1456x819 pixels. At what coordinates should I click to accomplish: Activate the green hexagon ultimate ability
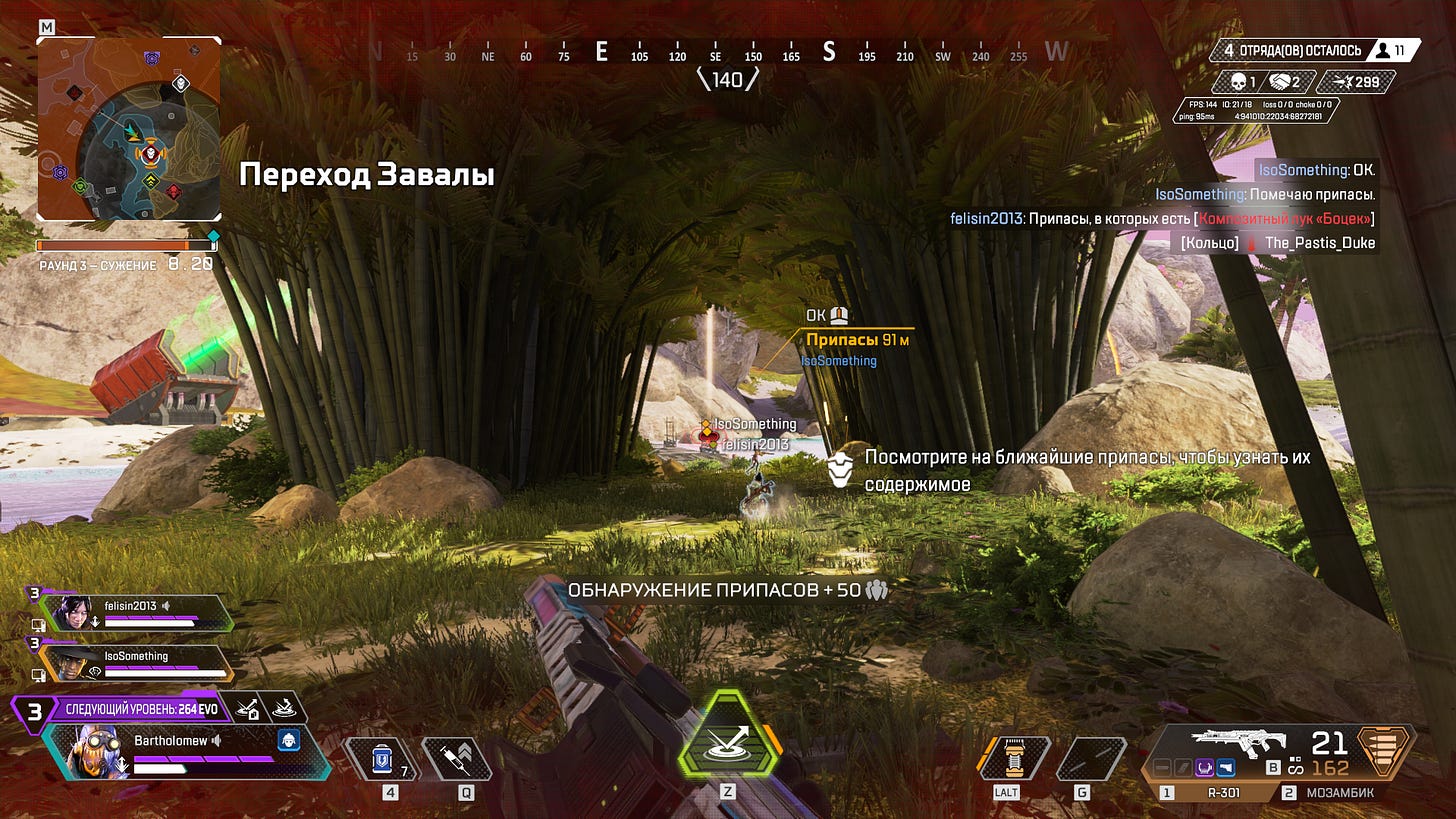click(728, 738)
